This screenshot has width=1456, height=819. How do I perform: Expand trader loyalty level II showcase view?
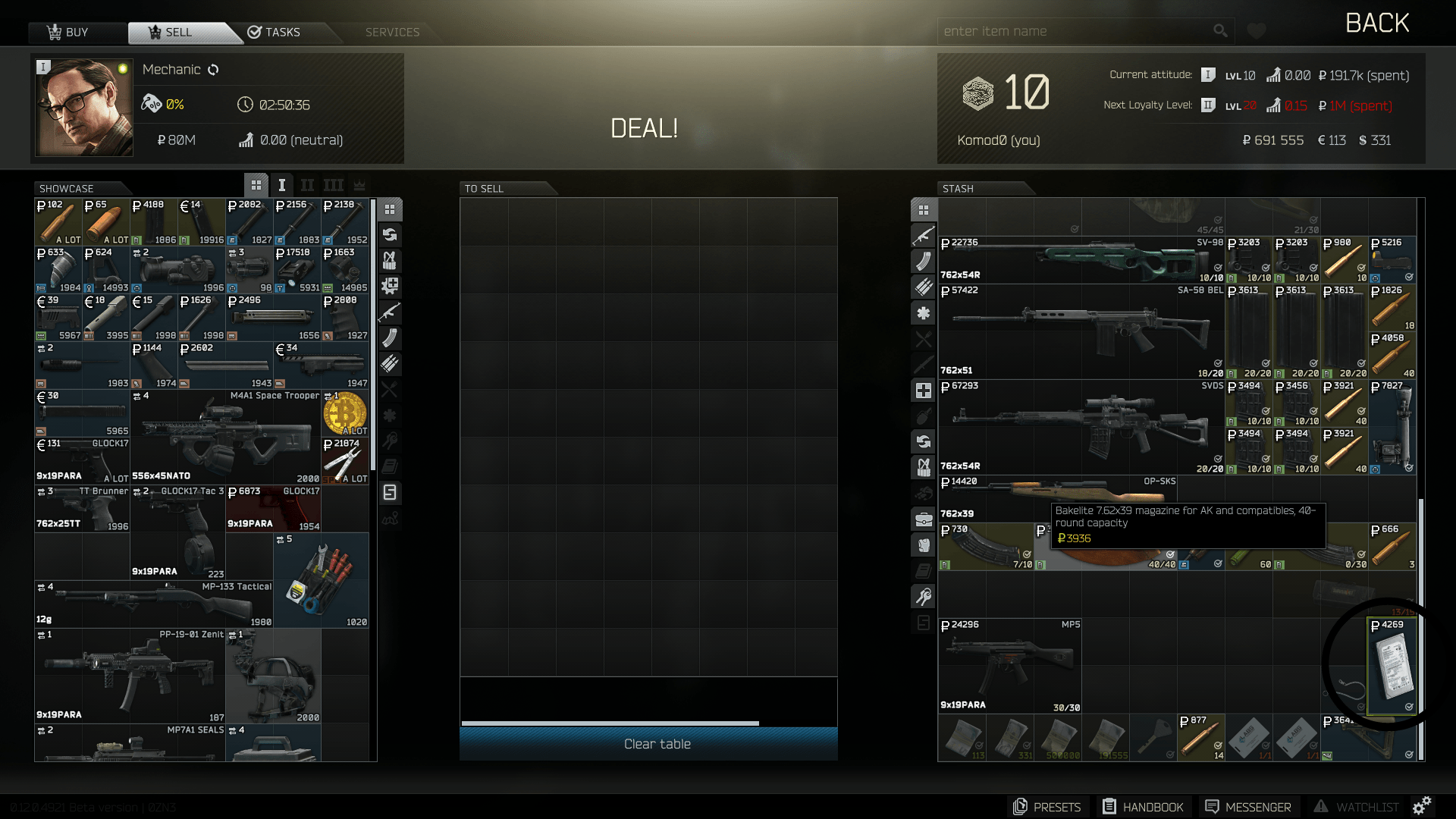tap(307, 184)
